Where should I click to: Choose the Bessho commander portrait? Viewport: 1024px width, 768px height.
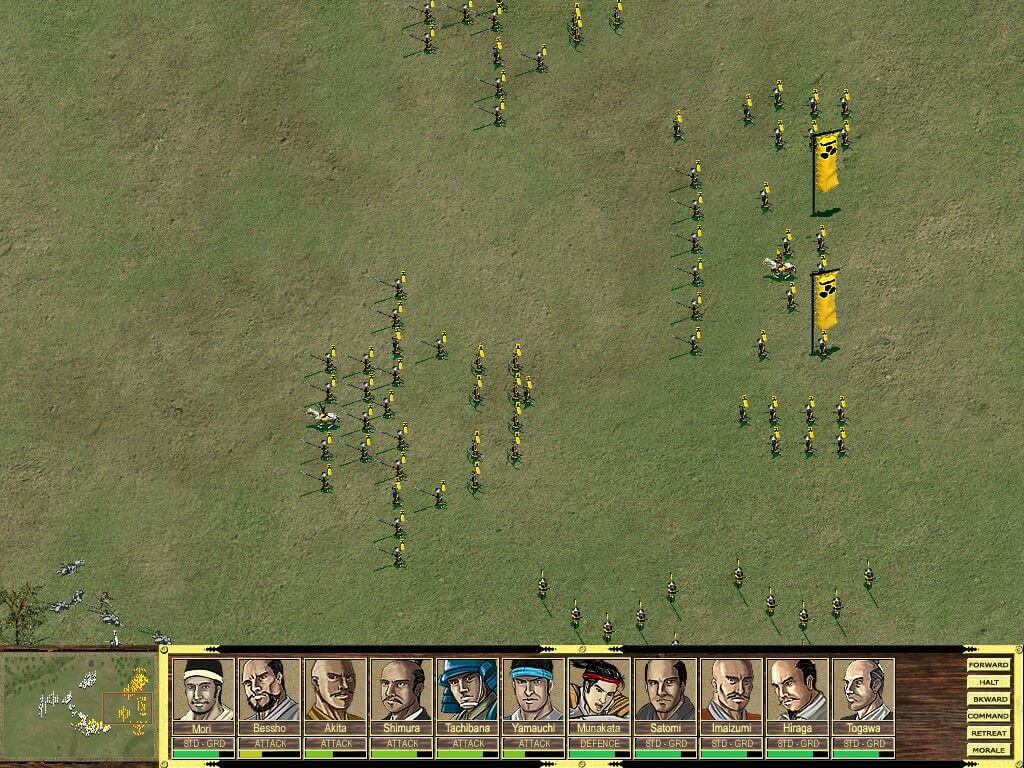(x=269, y=689)
